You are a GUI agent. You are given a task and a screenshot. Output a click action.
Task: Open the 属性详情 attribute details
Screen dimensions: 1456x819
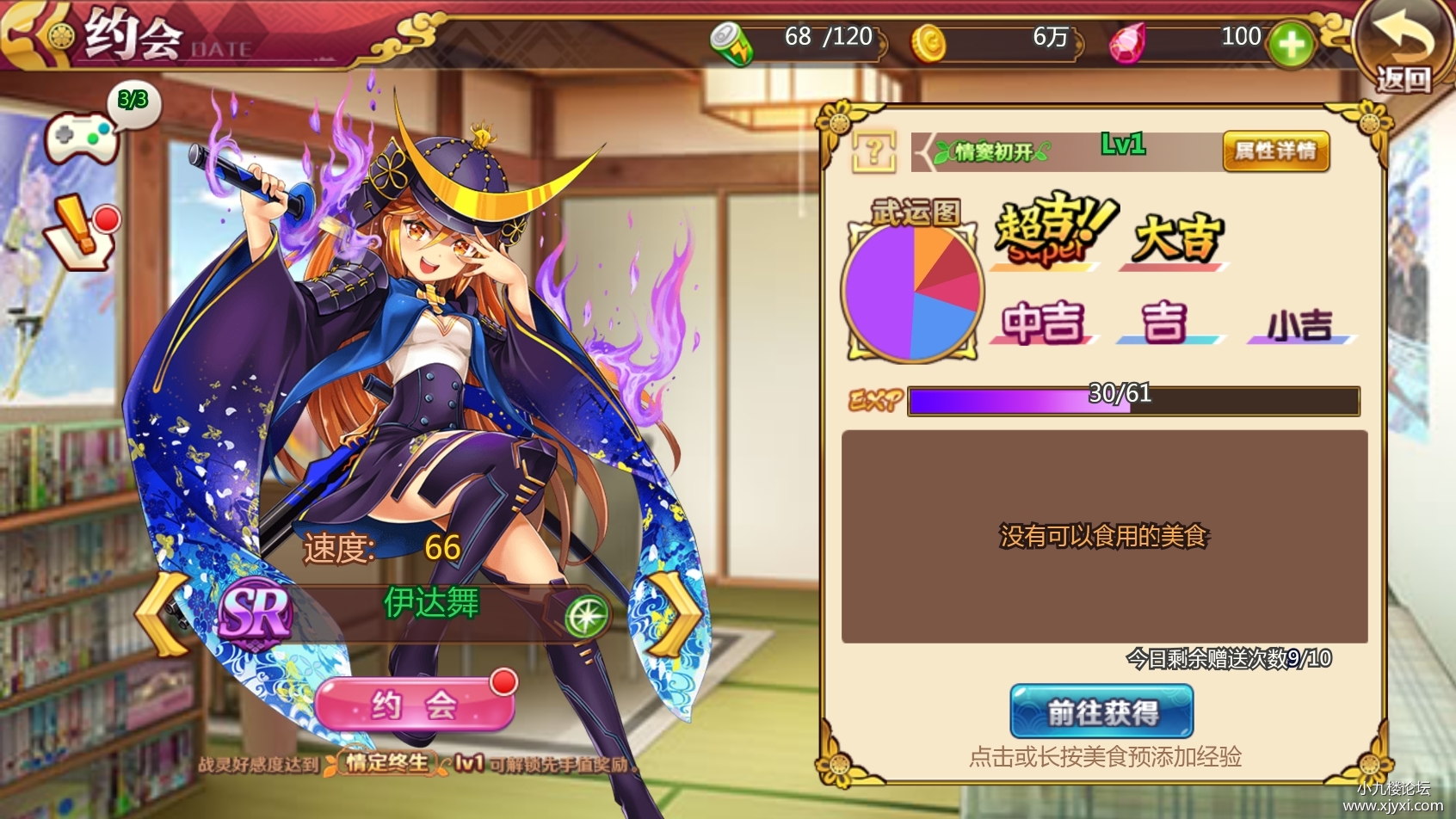[1275, 151]
